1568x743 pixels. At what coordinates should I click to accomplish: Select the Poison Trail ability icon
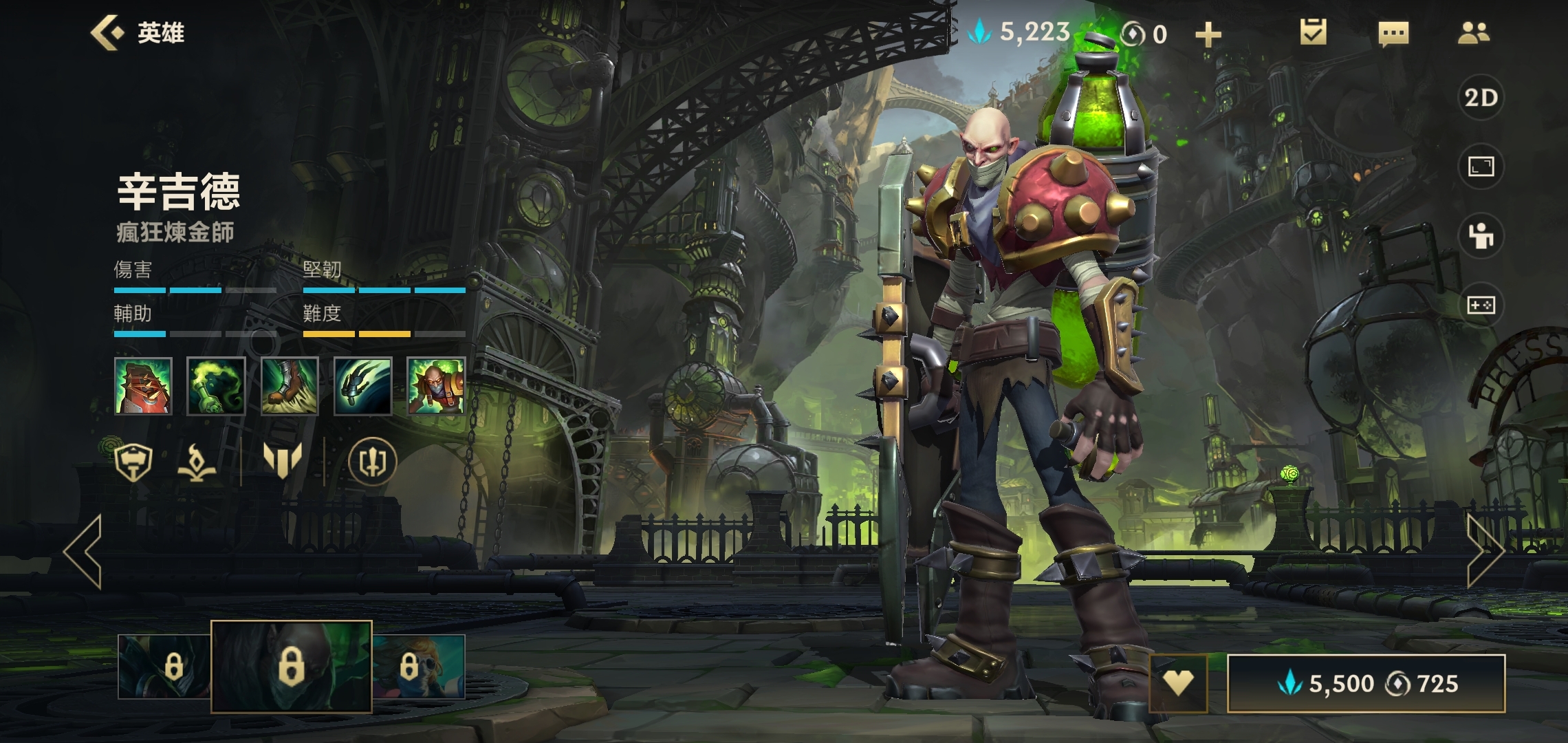216,386
